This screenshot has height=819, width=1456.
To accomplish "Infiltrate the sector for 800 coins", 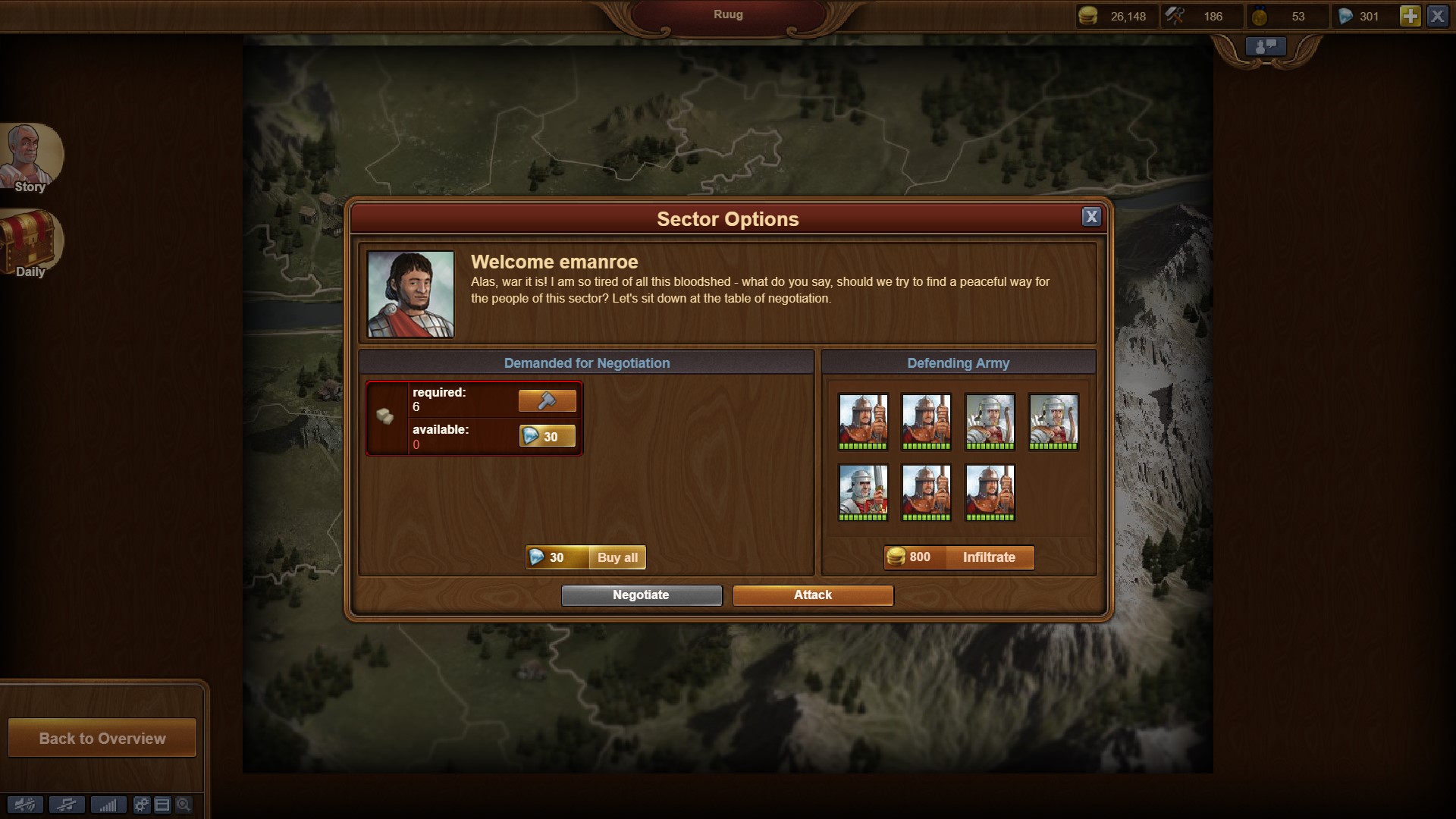I will pyautogui.click(x=959, y=557).
